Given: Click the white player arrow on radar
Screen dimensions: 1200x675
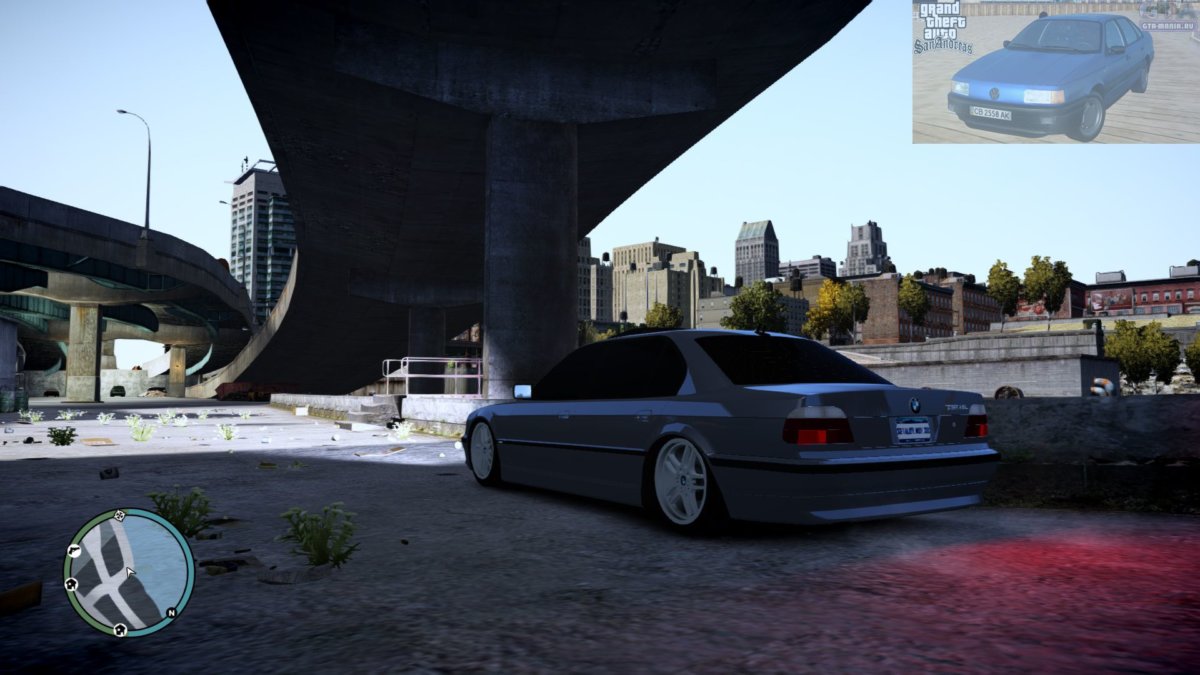Looking at the screenshot, I should coord(129,573).
